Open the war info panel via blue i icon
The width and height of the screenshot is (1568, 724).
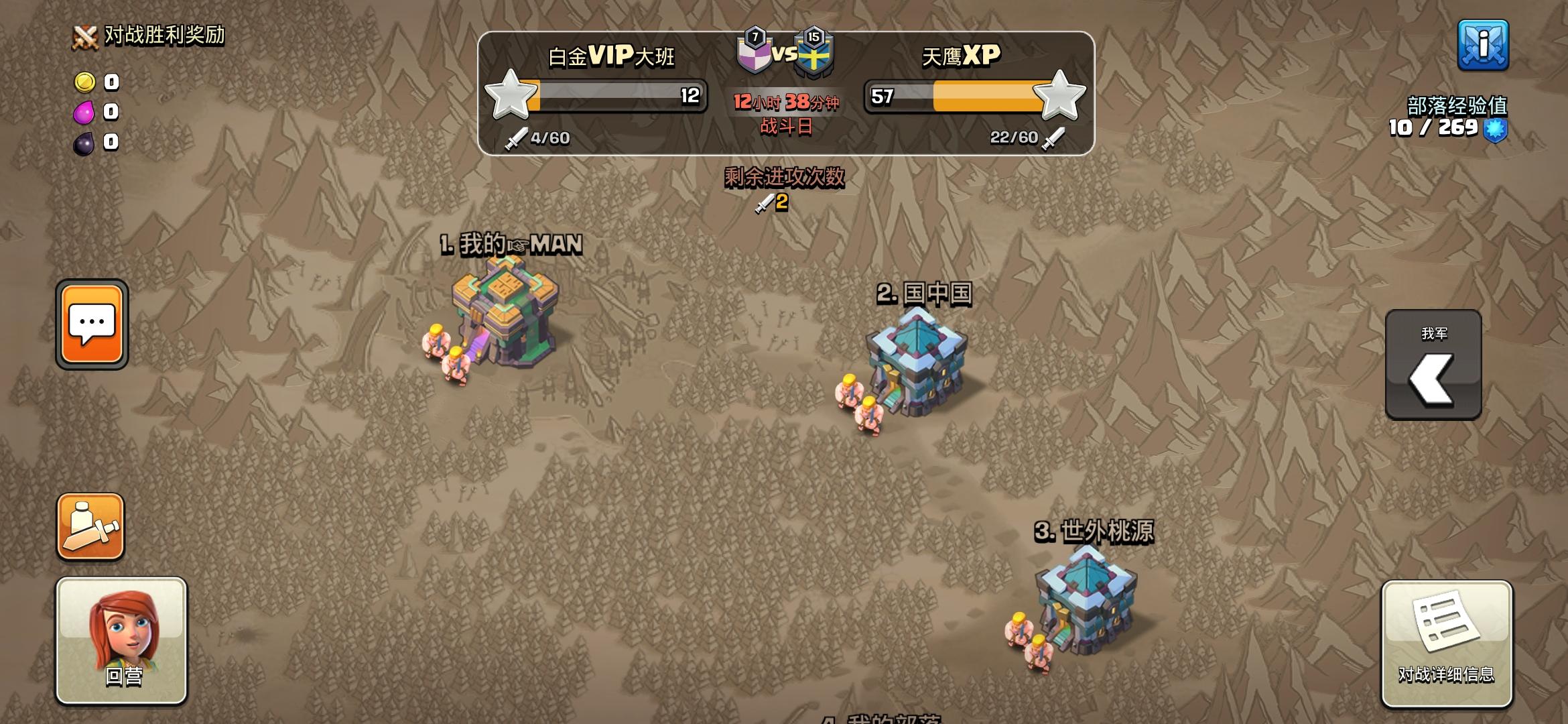[1484, 47]
